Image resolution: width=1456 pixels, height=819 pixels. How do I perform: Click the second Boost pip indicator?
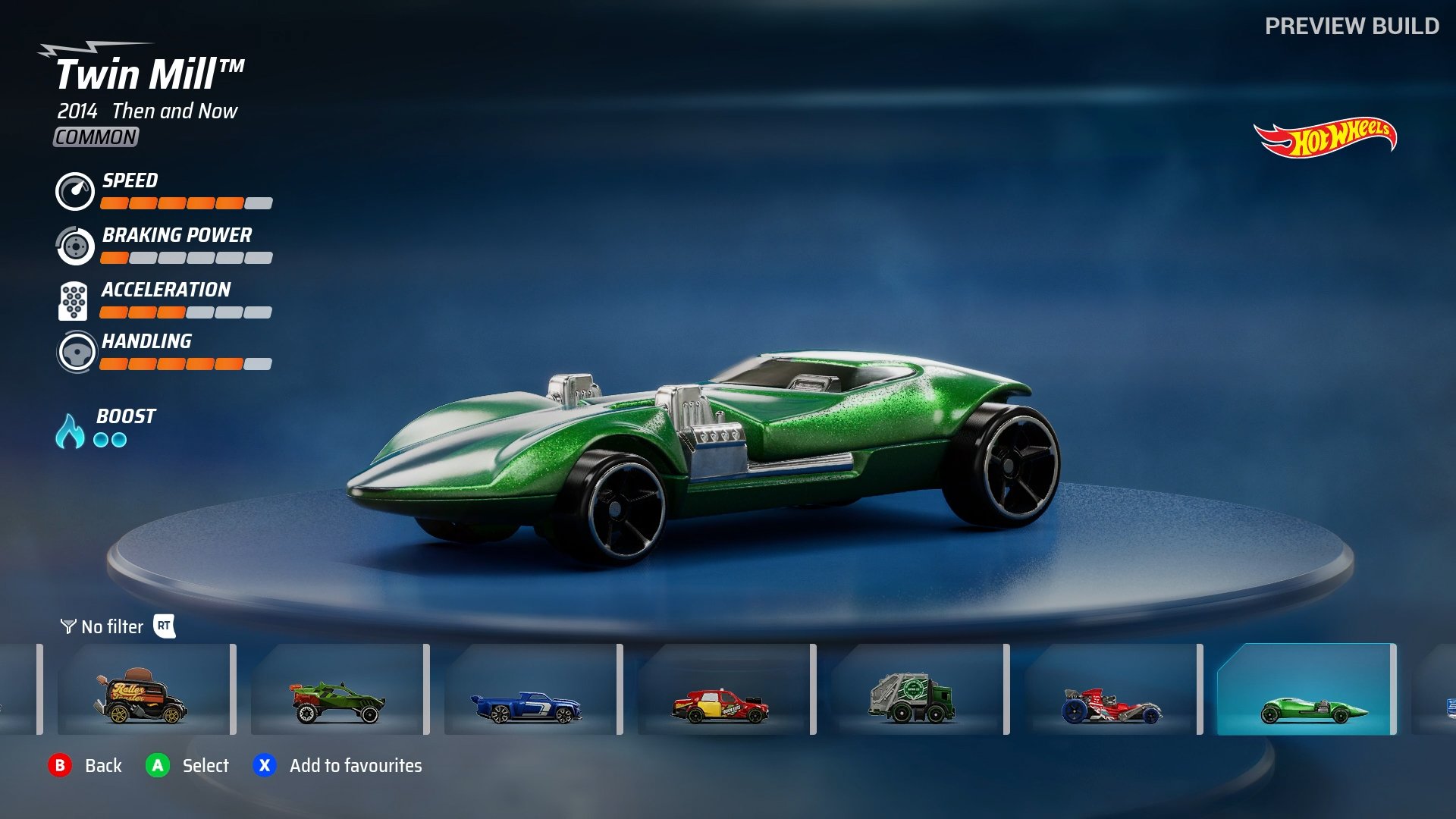[x=120, y=438]
